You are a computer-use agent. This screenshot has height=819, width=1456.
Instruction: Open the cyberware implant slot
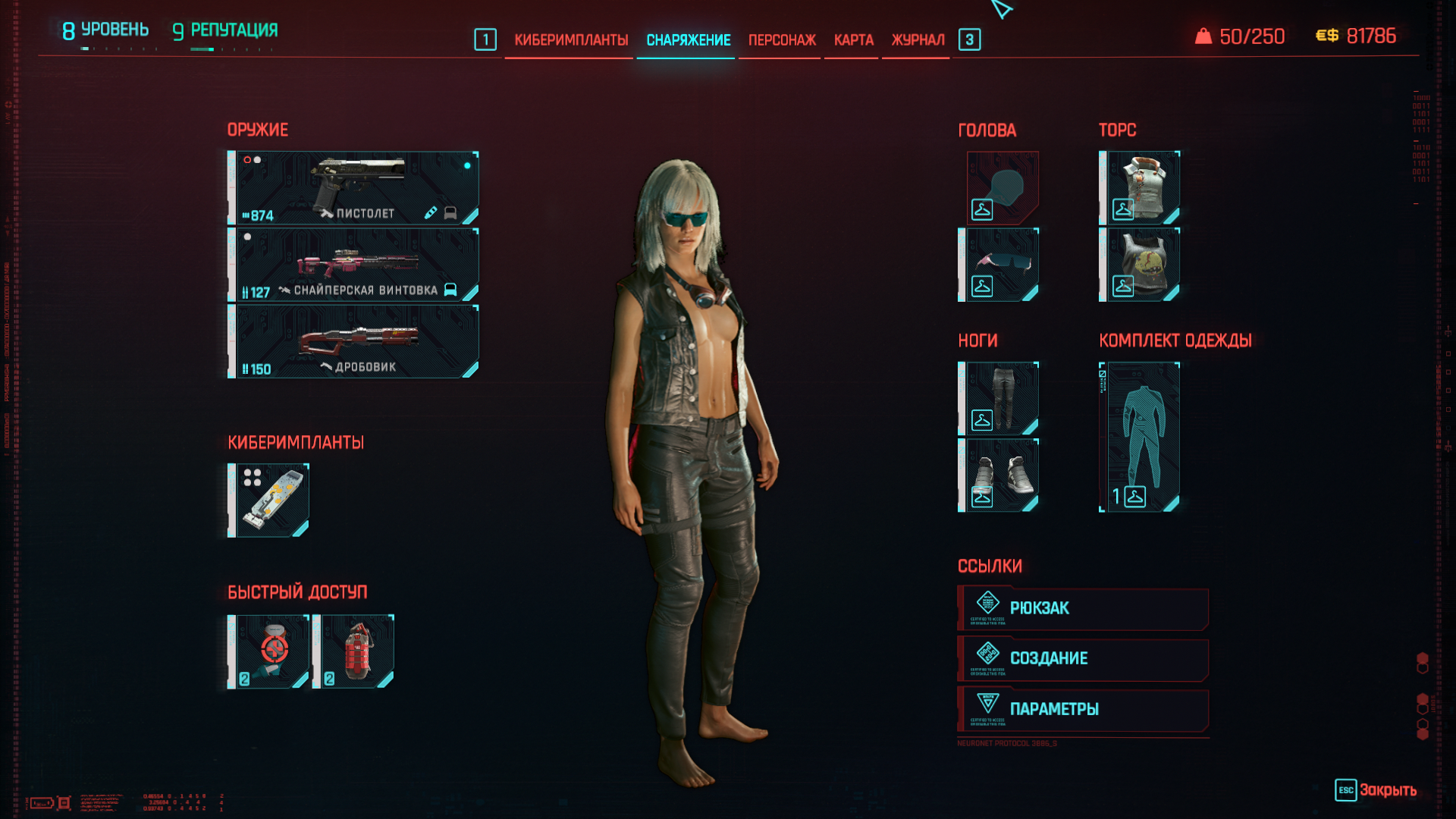coord(269,500)
